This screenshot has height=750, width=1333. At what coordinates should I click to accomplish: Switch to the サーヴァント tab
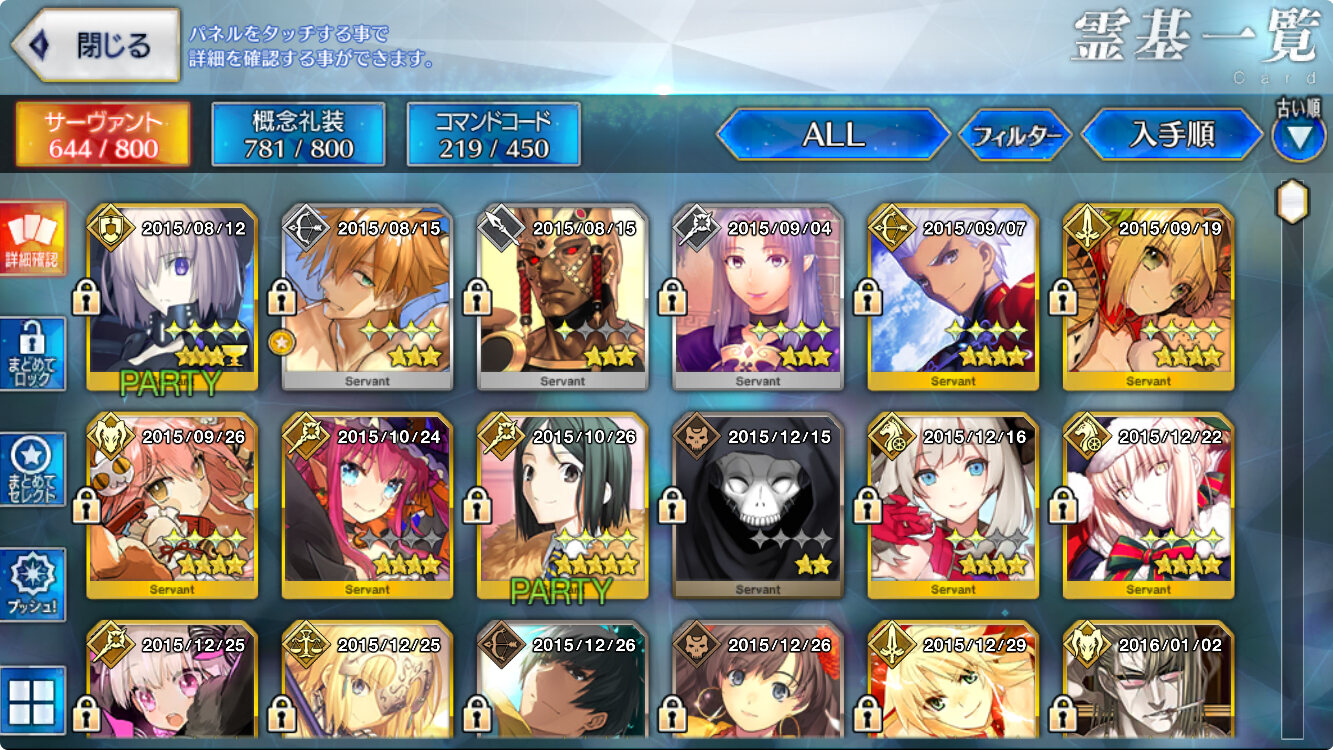102,135
